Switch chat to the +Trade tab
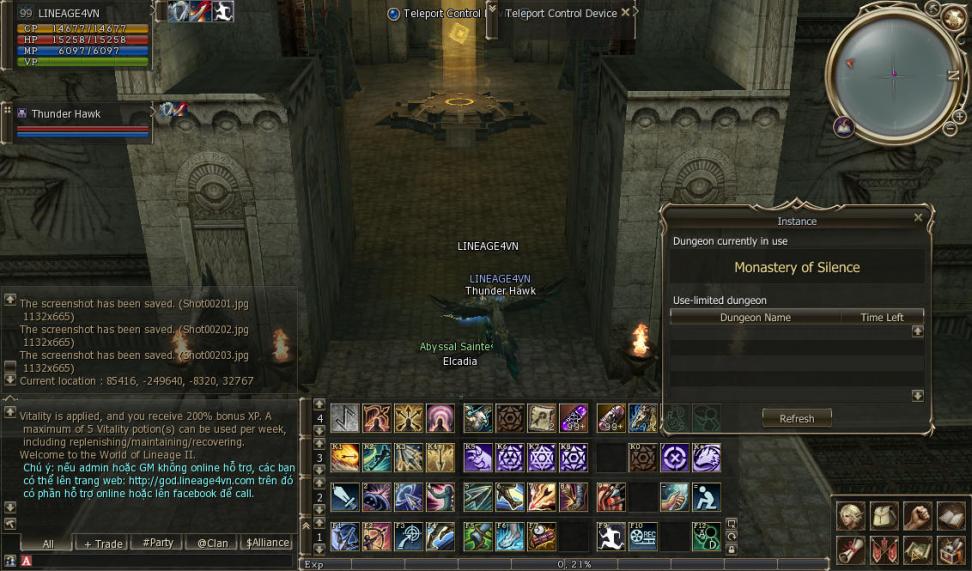The height and width of the screenshot is (571, 972). 103,543
